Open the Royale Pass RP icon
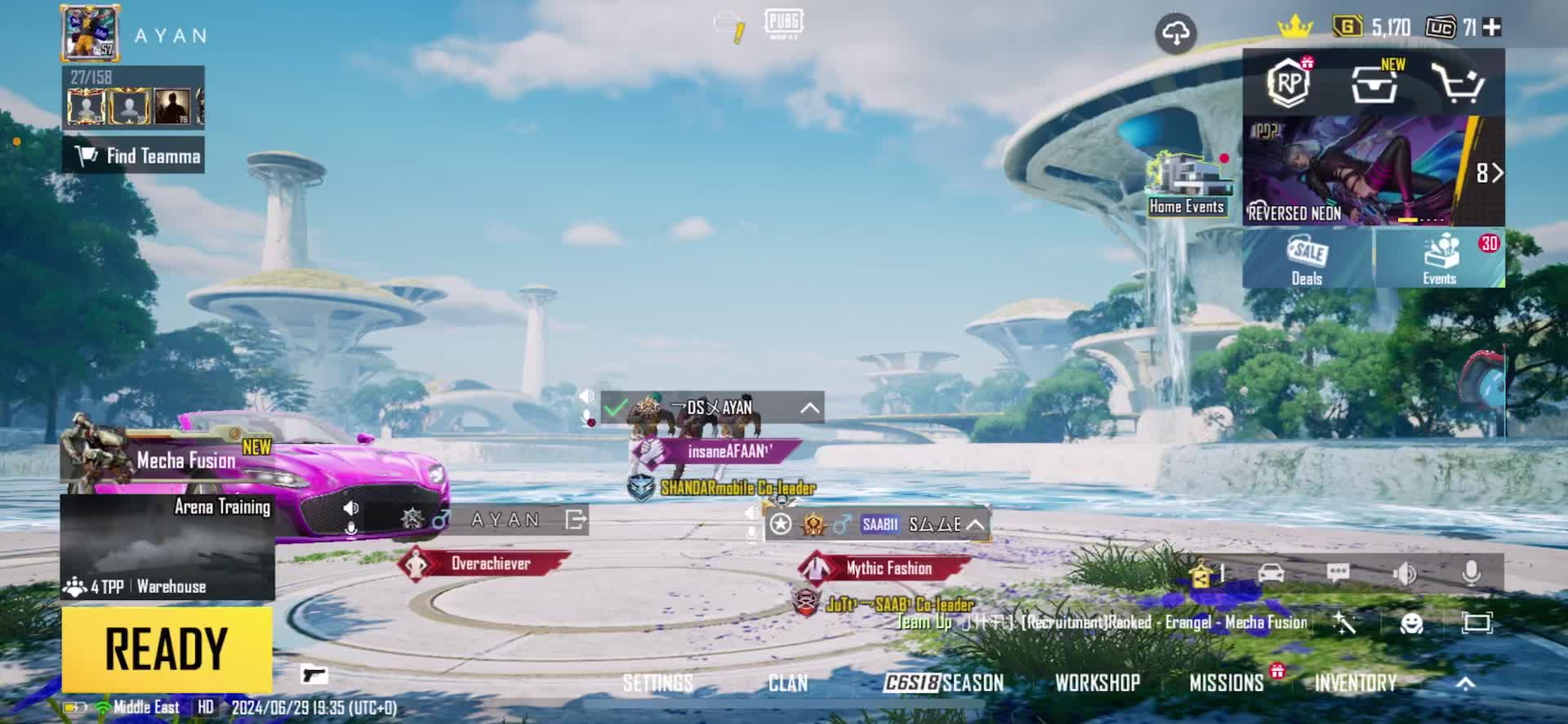 [x=1289, y=83]
